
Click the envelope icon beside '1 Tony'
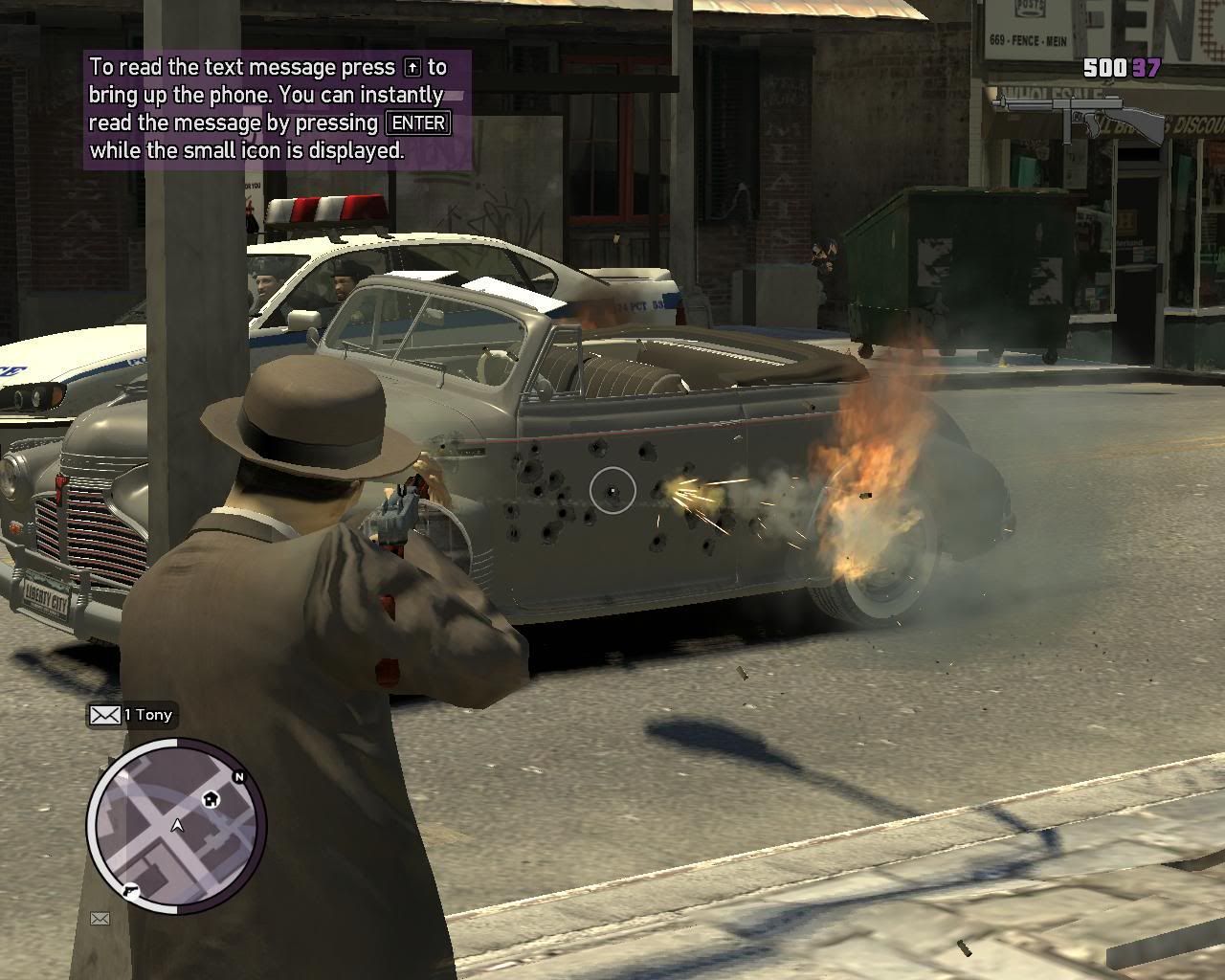click(x=105, y=715)
